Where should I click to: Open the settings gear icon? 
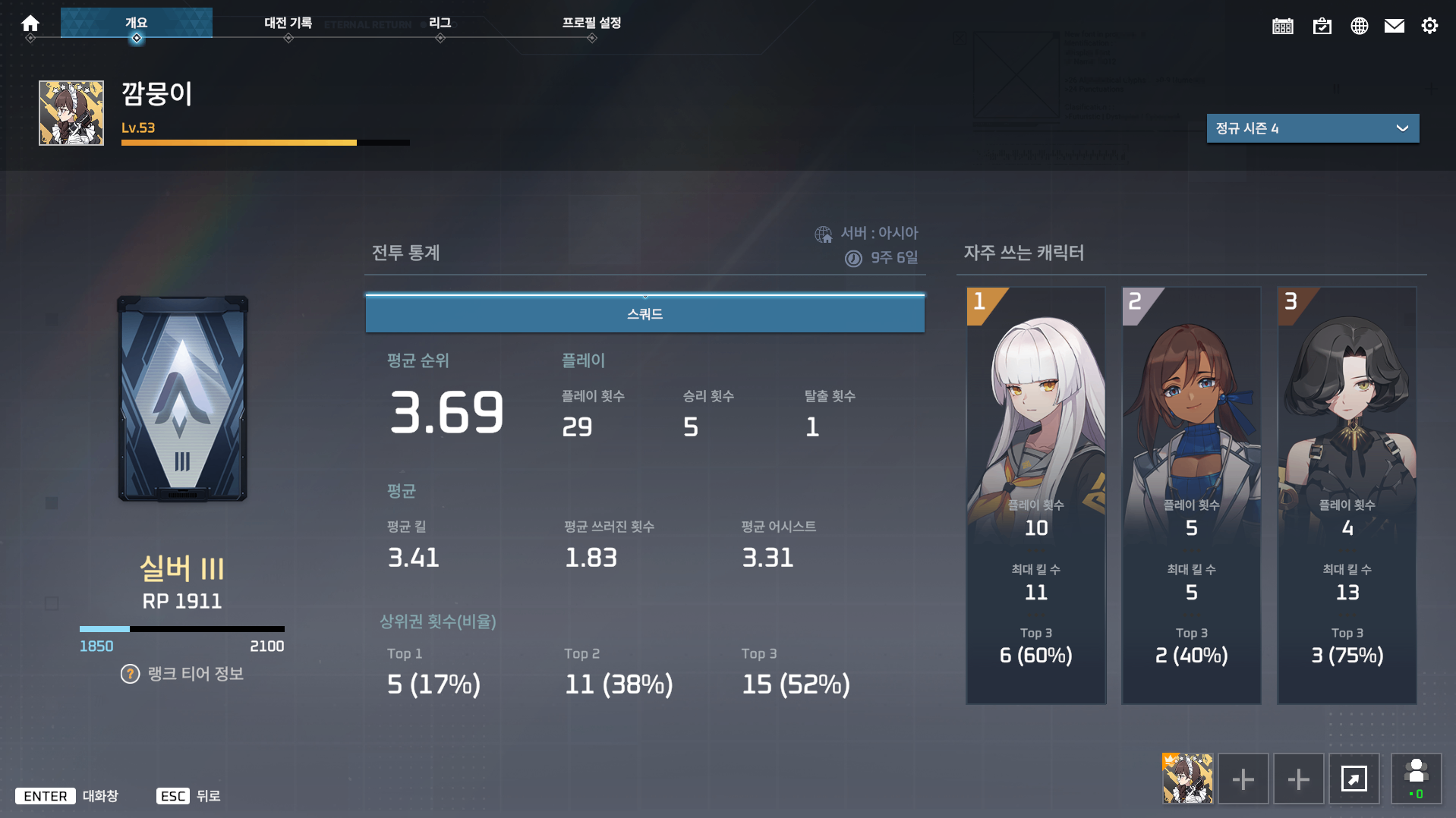(1430, 25)
